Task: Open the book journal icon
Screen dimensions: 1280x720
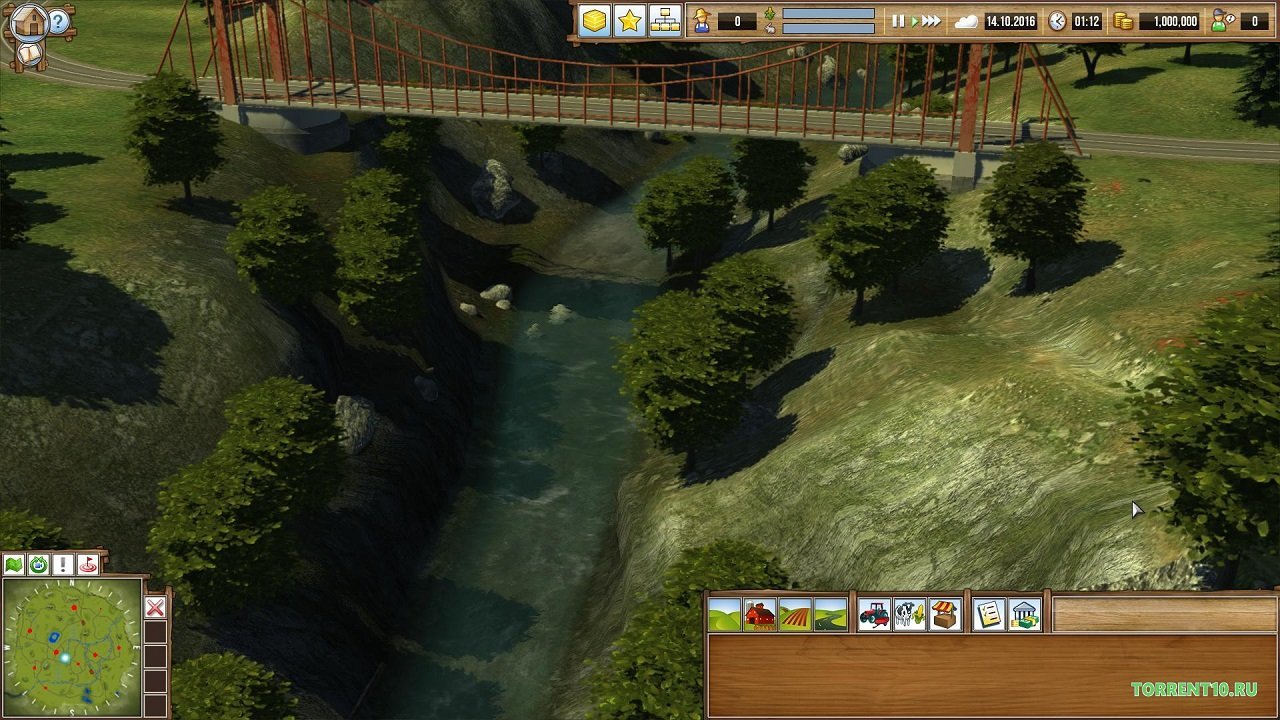Action: pyautogui.click(x=30, y=54)
